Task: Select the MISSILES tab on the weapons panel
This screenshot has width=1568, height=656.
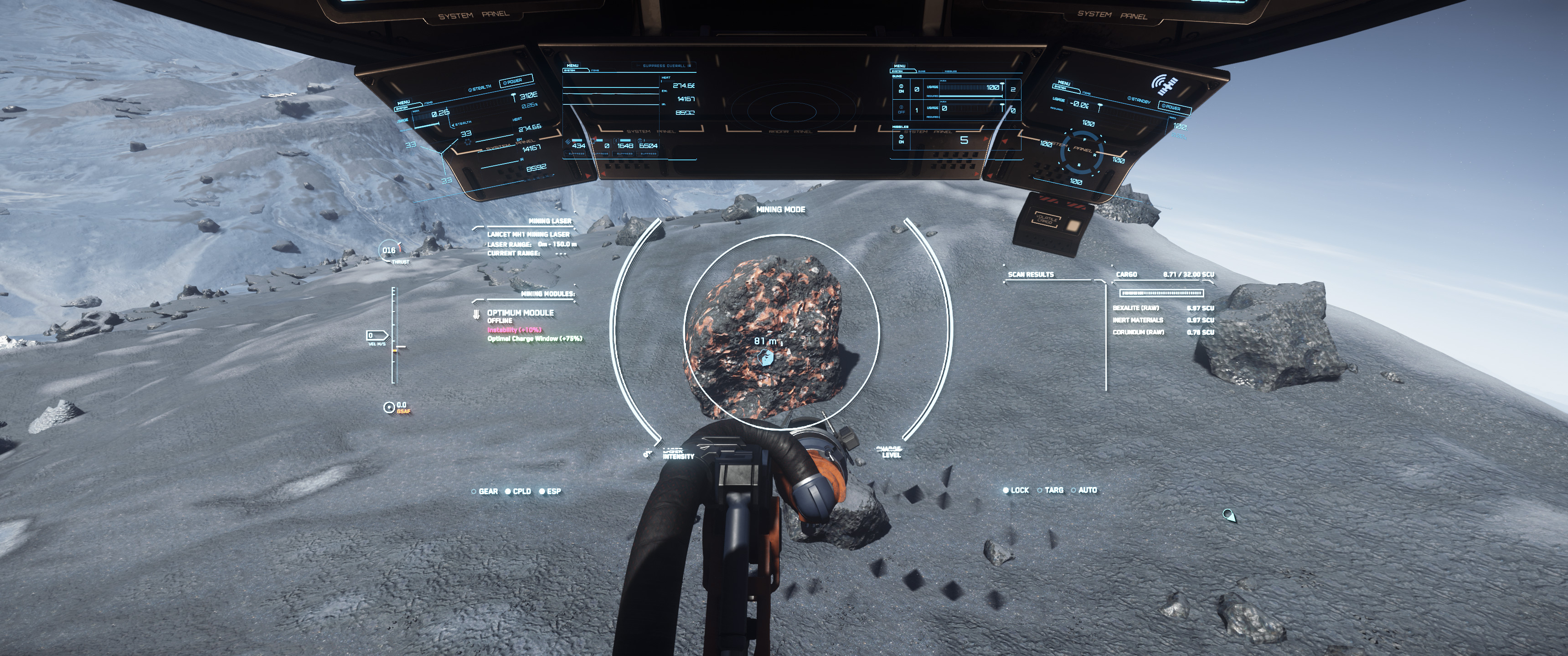Action: [951, 71]
